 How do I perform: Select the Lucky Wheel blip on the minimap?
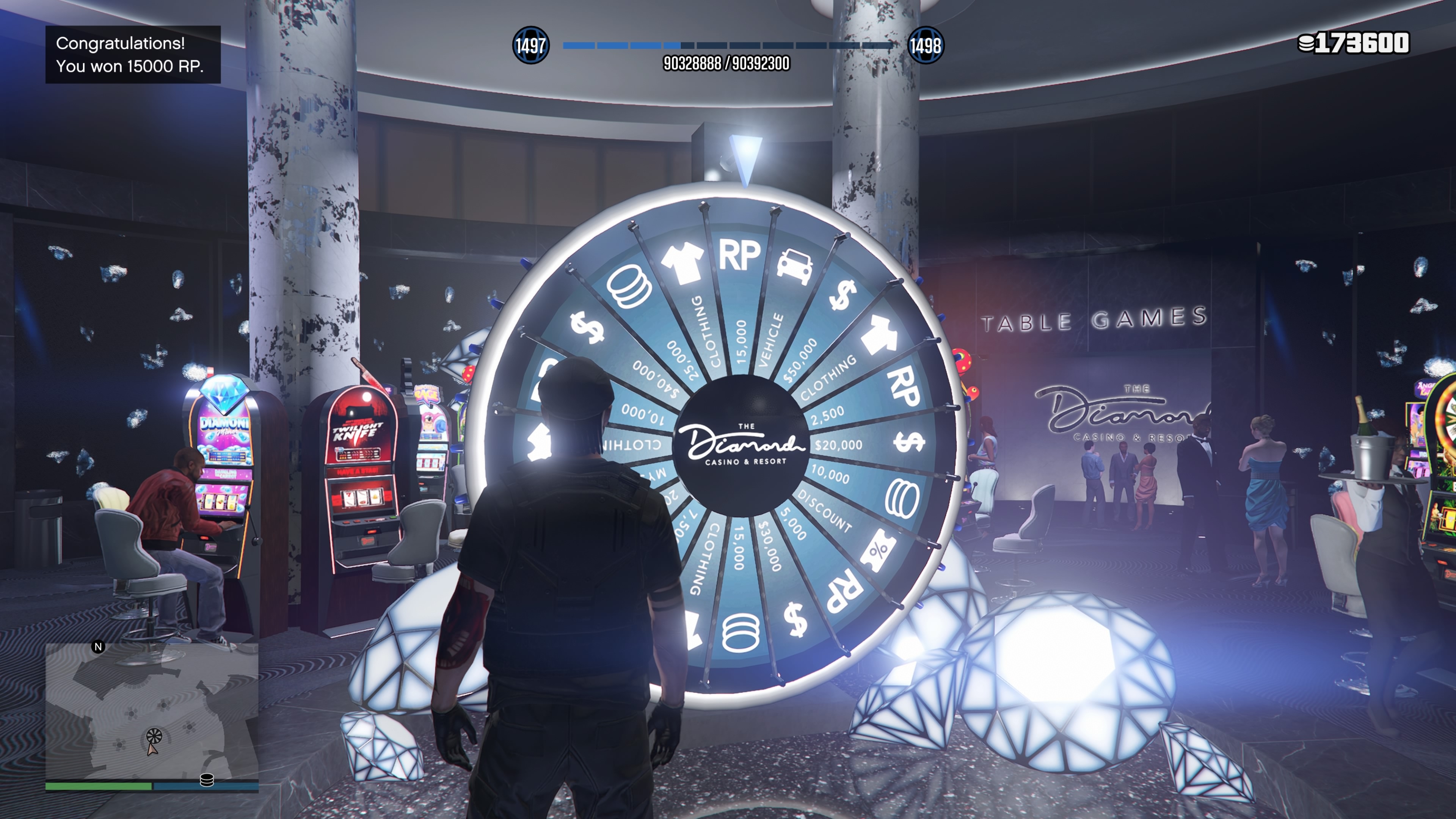tap(154, 735)
